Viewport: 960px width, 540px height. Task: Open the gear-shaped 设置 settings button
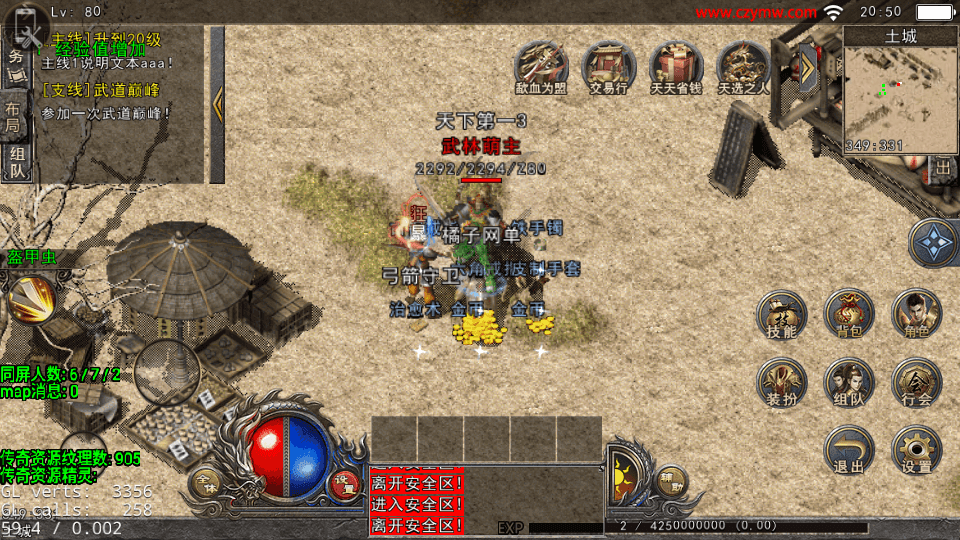tap(916, 450)
